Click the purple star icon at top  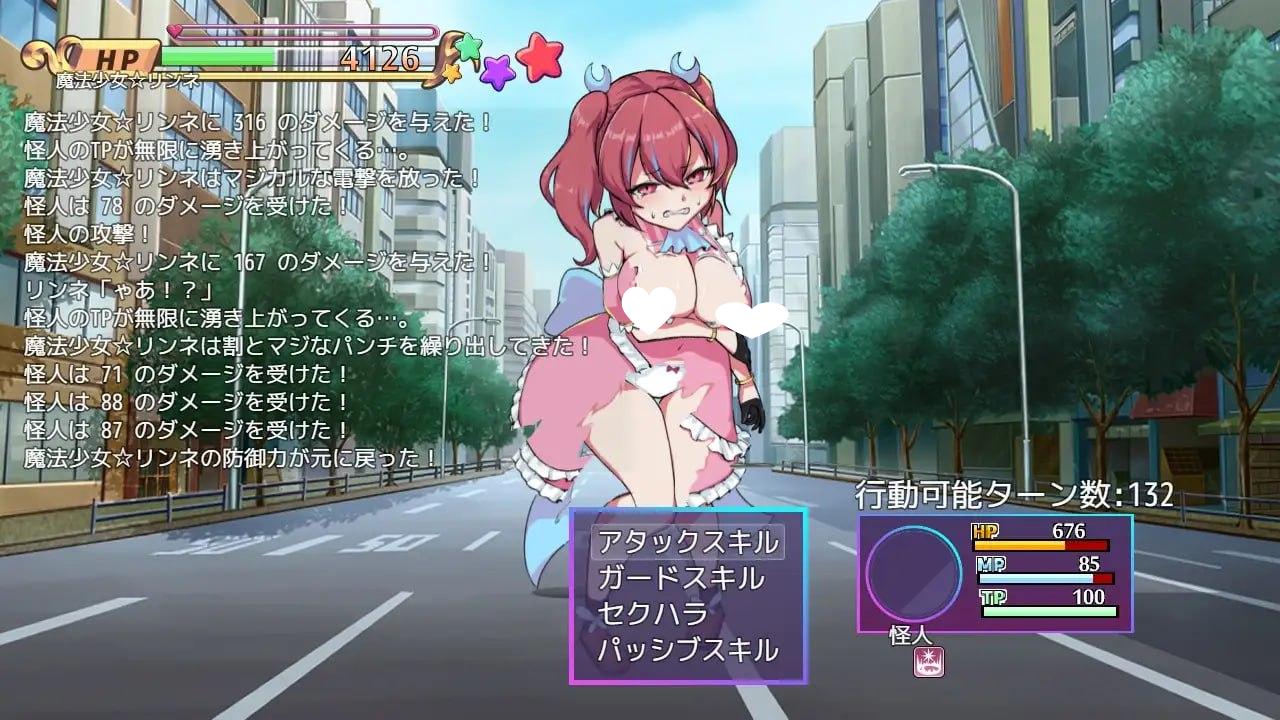pos(497,72)
